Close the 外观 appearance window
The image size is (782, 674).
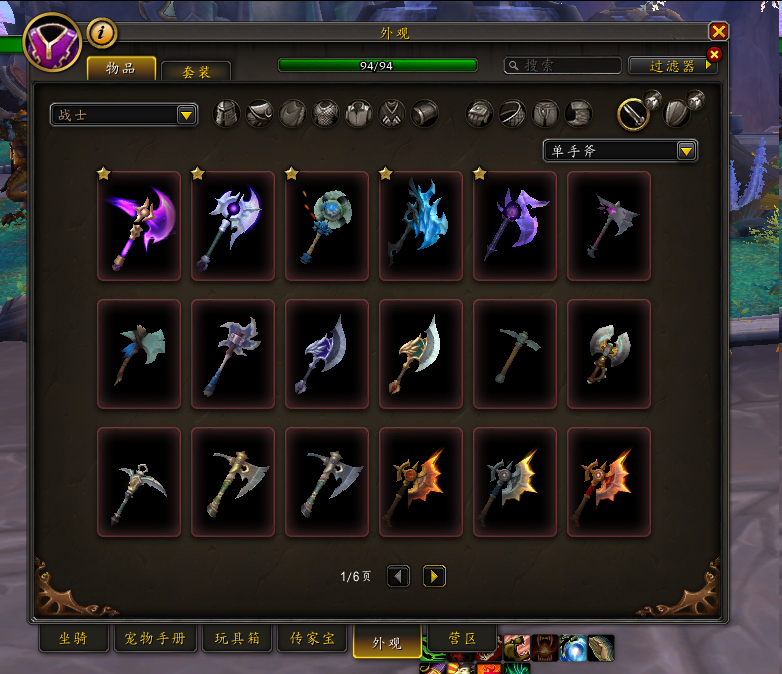(718, 32)
